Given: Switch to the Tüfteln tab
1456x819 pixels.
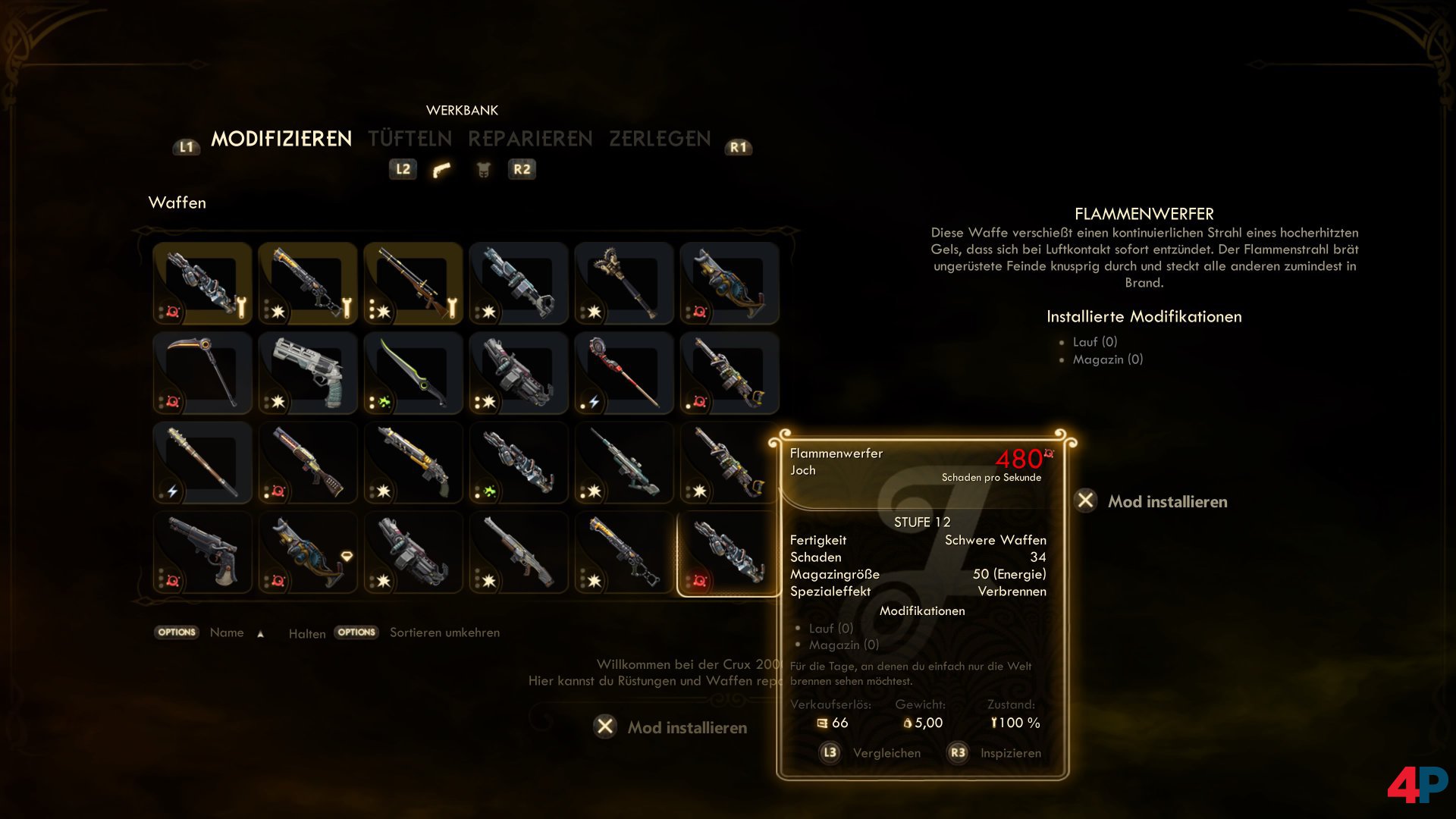Looking at the screenshot, I should (x=409, y=139).
